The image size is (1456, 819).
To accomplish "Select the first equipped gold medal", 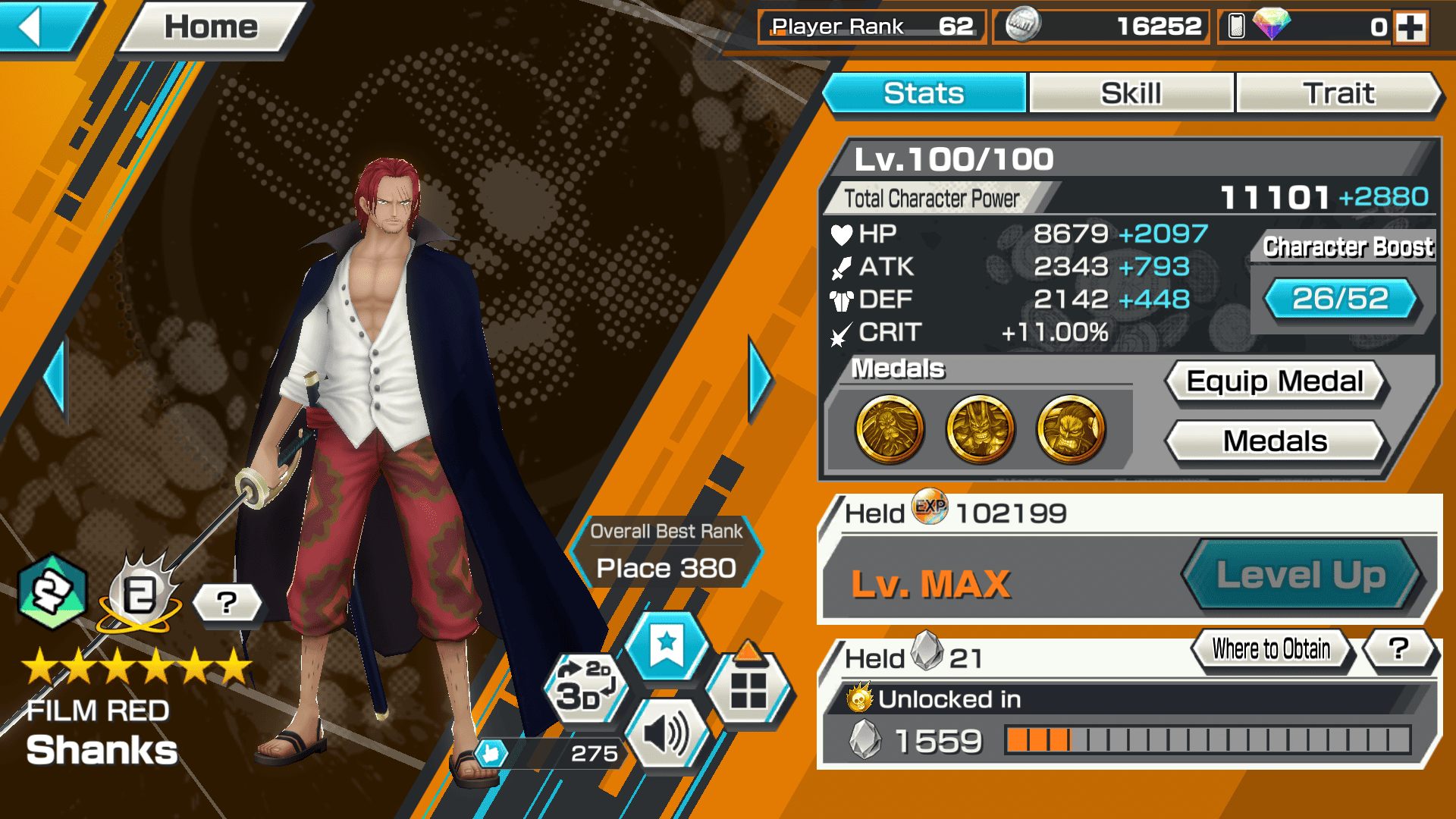I will (x=890, y=429).
